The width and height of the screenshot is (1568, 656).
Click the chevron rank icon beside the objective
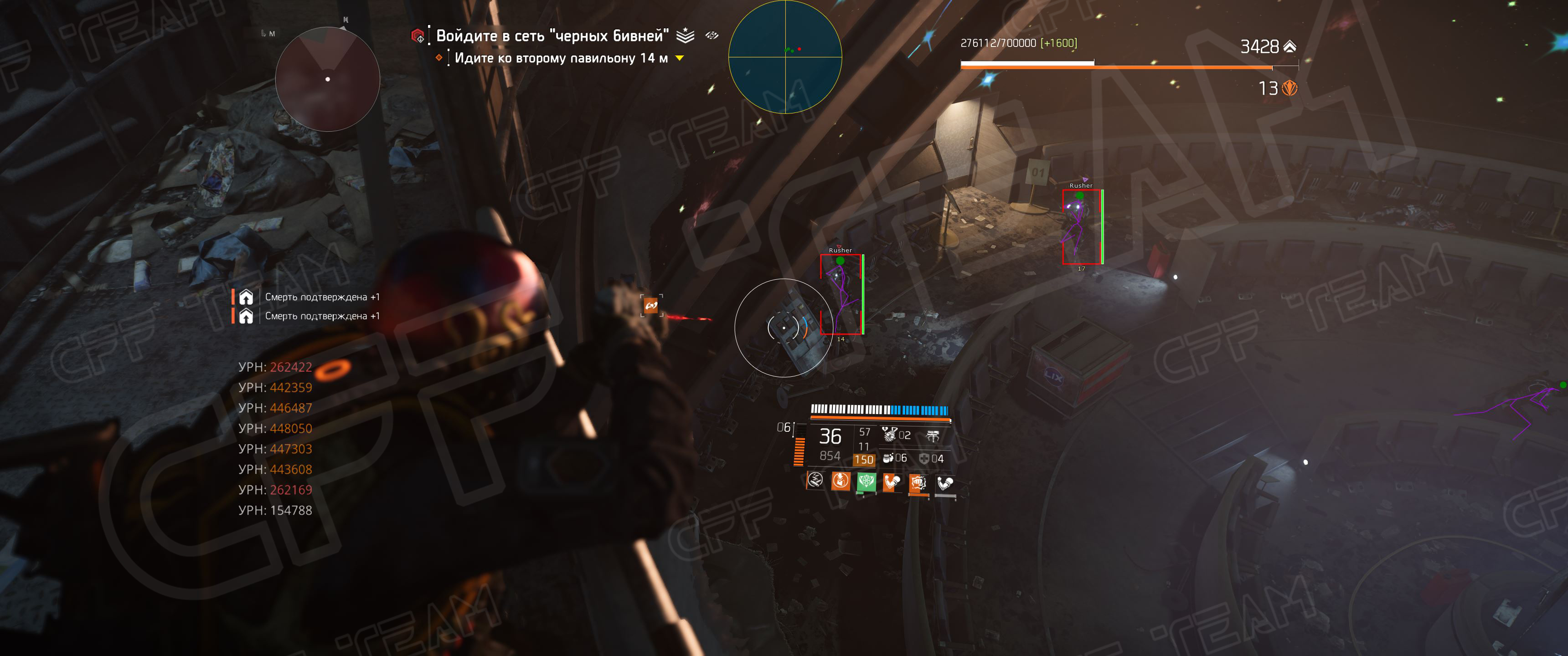coord(686,35)
